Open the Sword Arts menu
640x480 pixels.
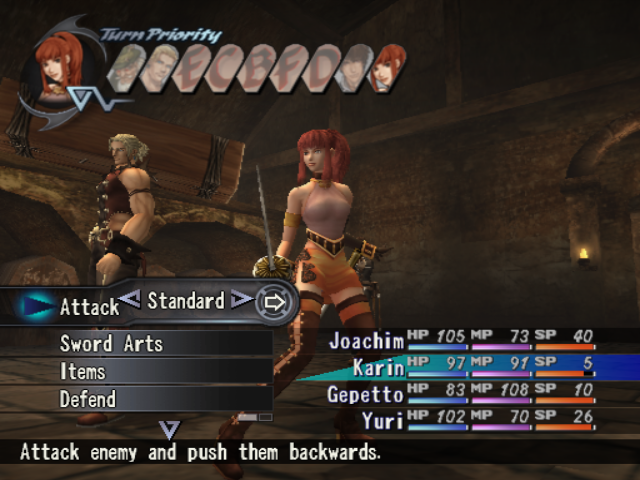click(x=111, y=343)
